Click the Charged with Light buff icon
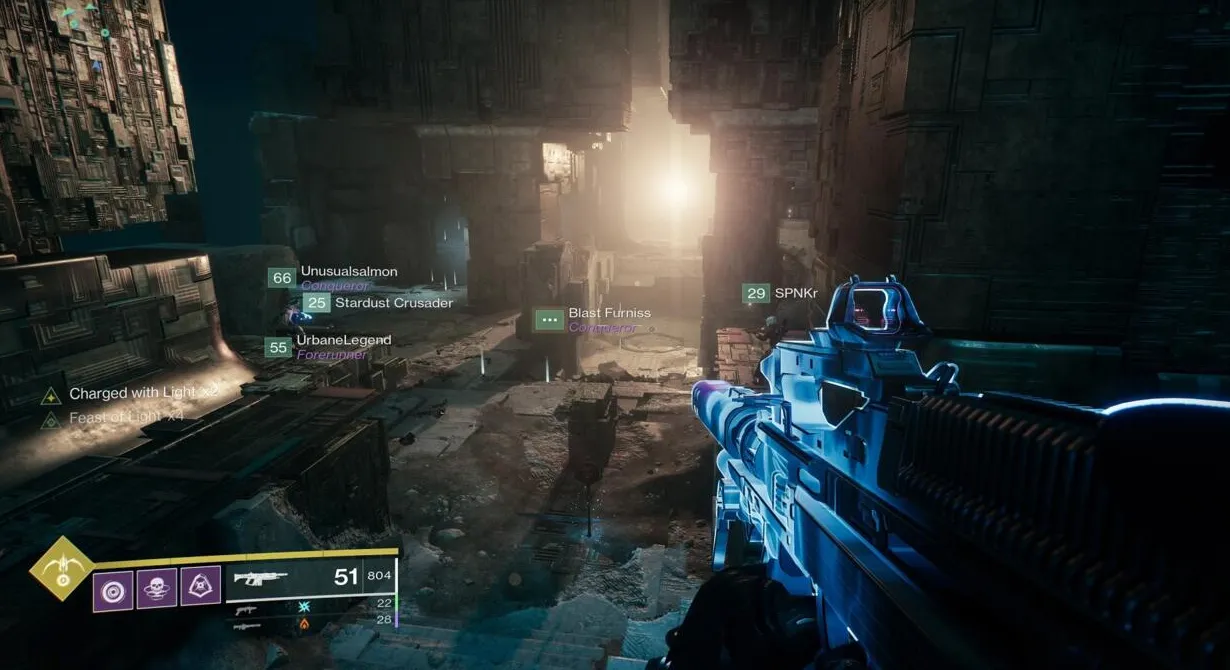This screenshot has height=670, width=1230. [51, 395]
